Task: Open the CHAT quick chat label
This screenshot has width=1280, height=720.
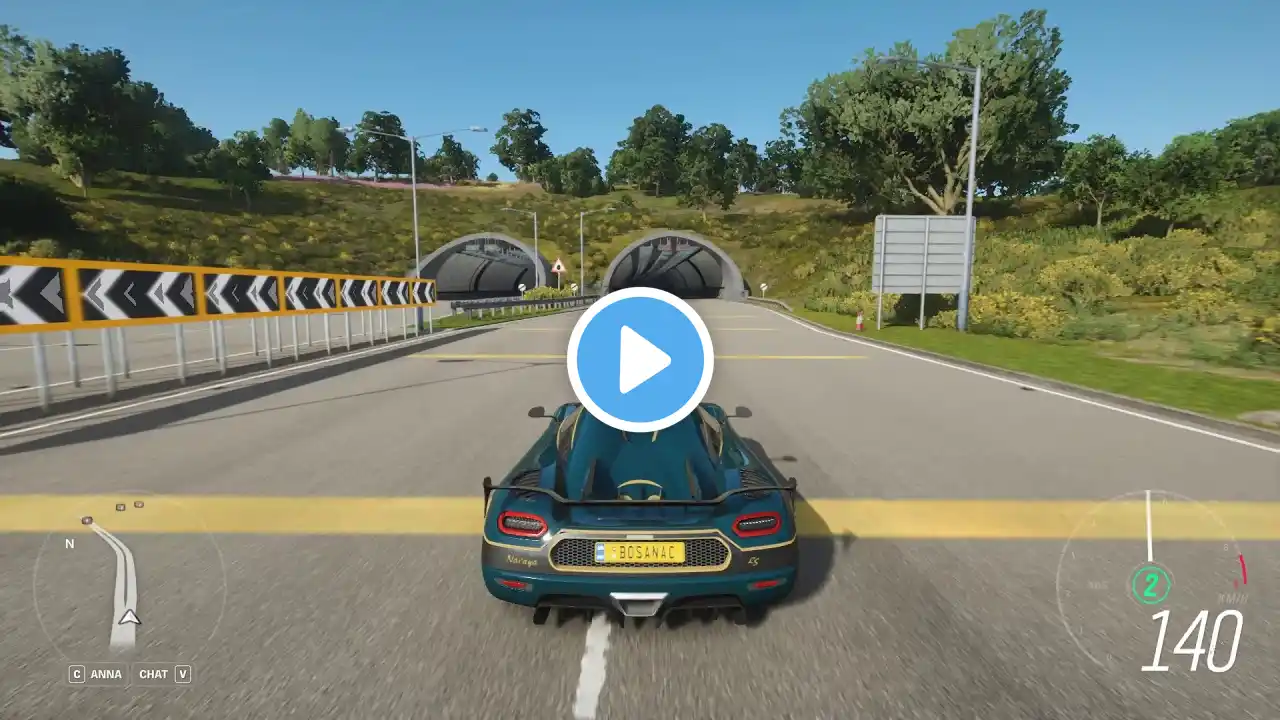Action: pos(153,674)
